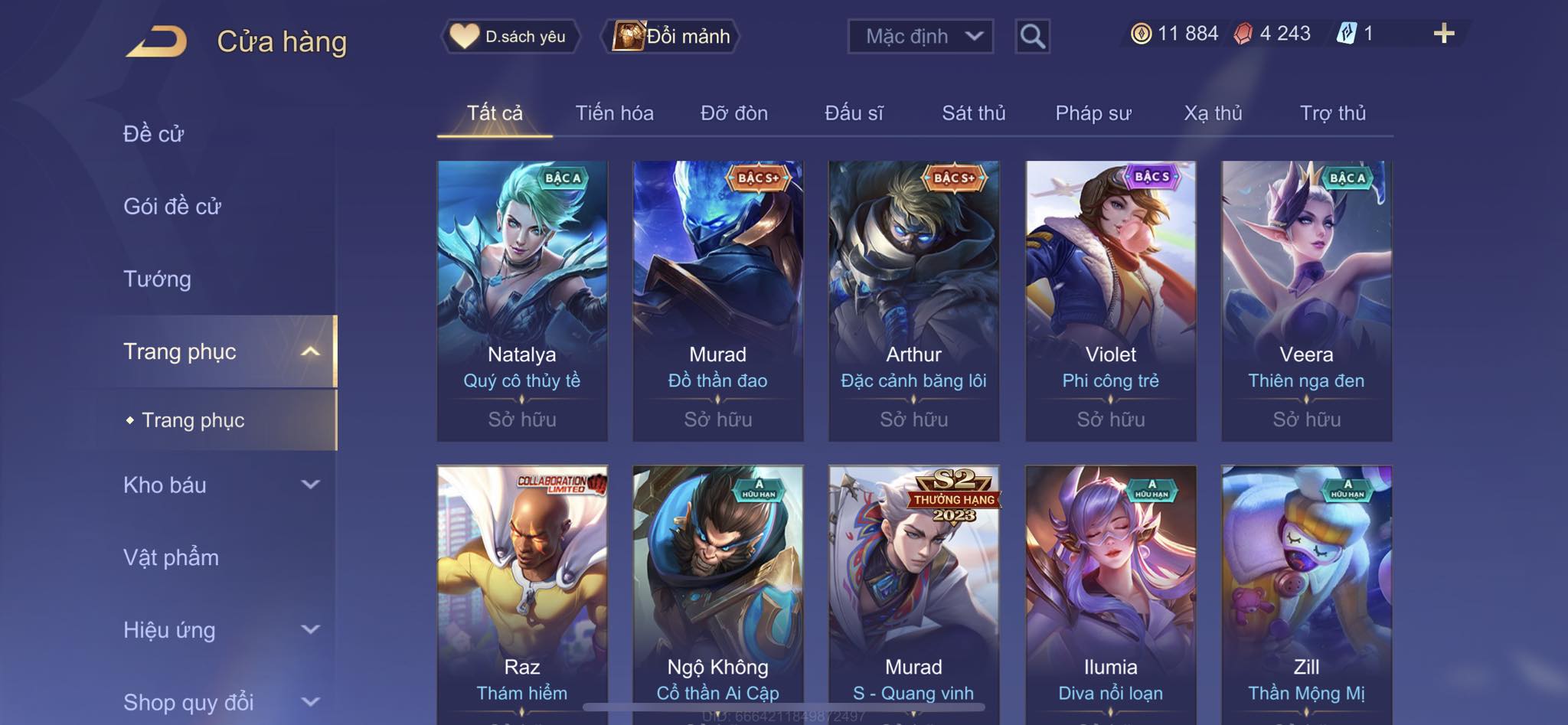Add currency with the plus button

[1443, 34]
